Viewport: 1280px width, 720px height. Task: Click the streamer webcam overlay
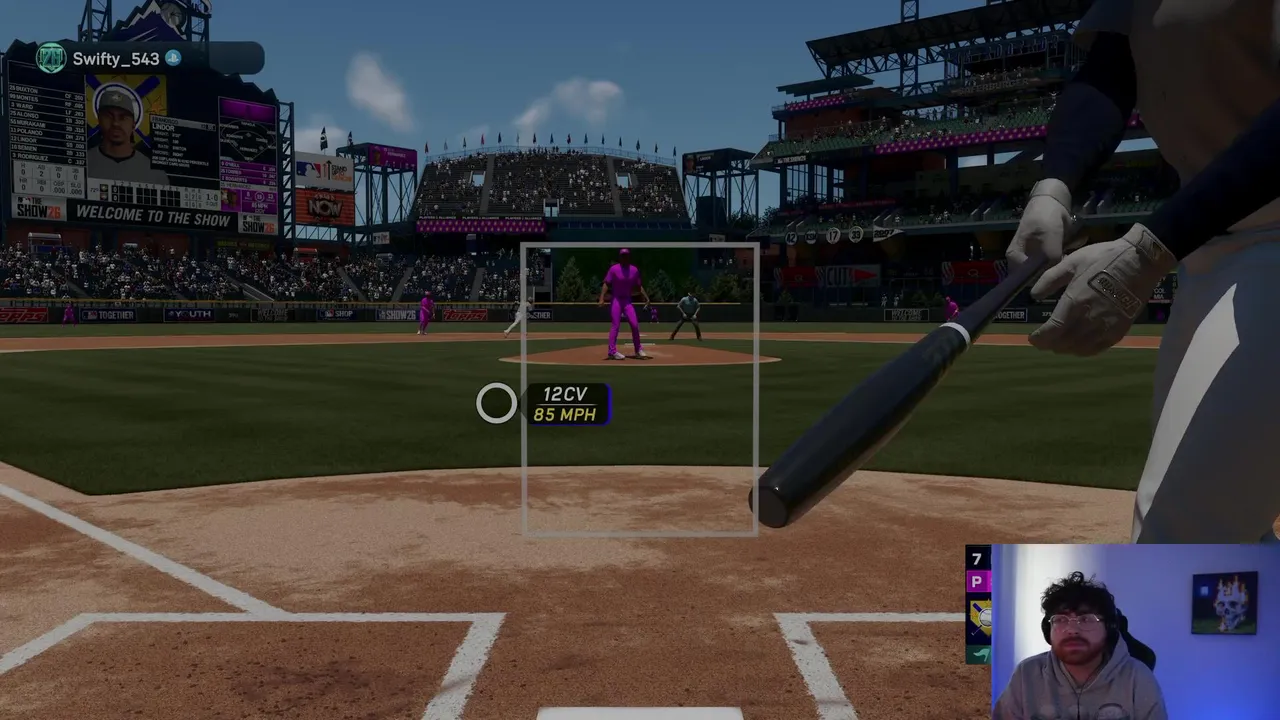pyautogui.click(x=1135, y=632)
